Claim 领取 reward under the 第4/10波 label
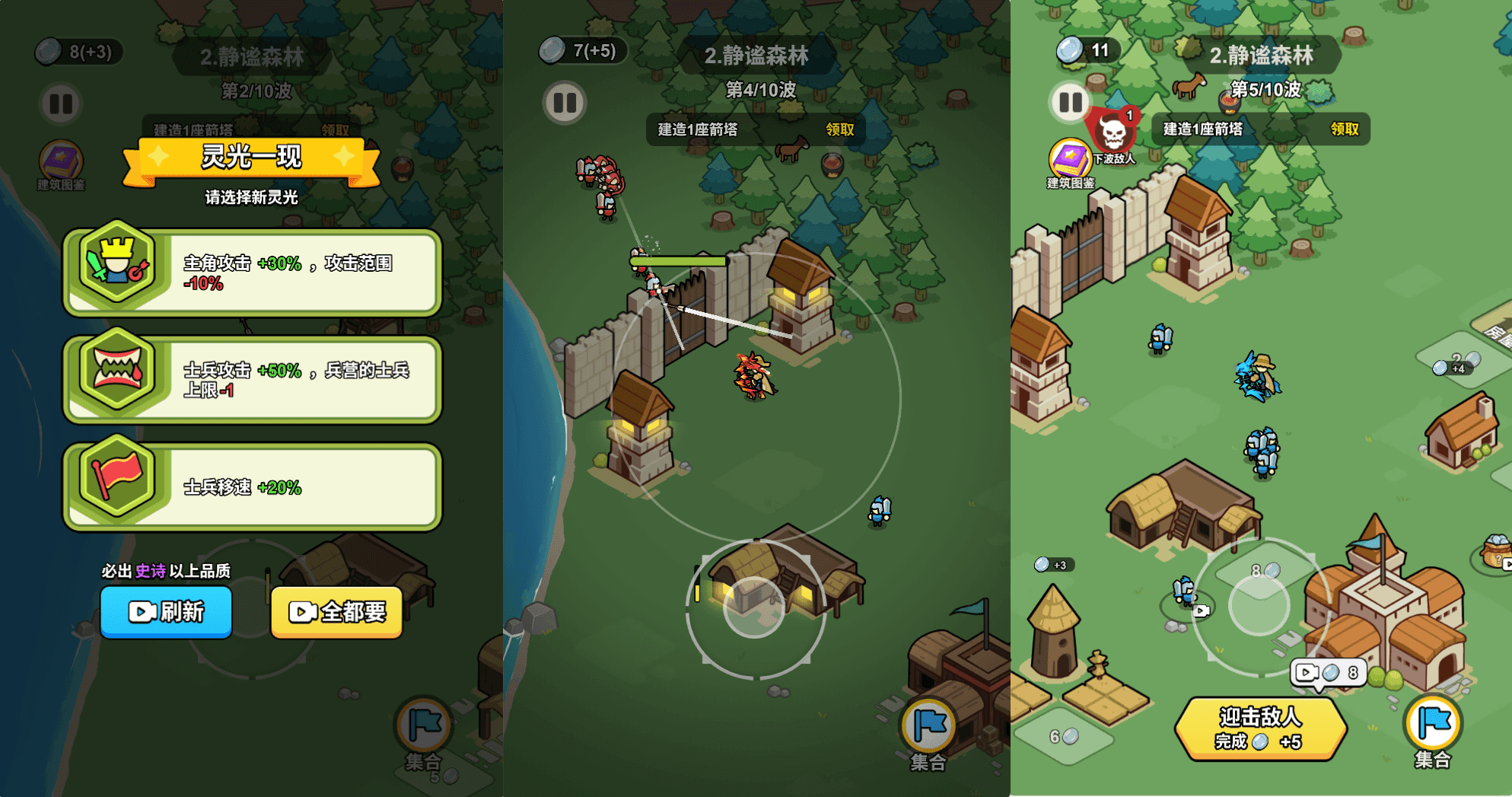Viewport: 1512px width, 797px height. click(840, 129)
